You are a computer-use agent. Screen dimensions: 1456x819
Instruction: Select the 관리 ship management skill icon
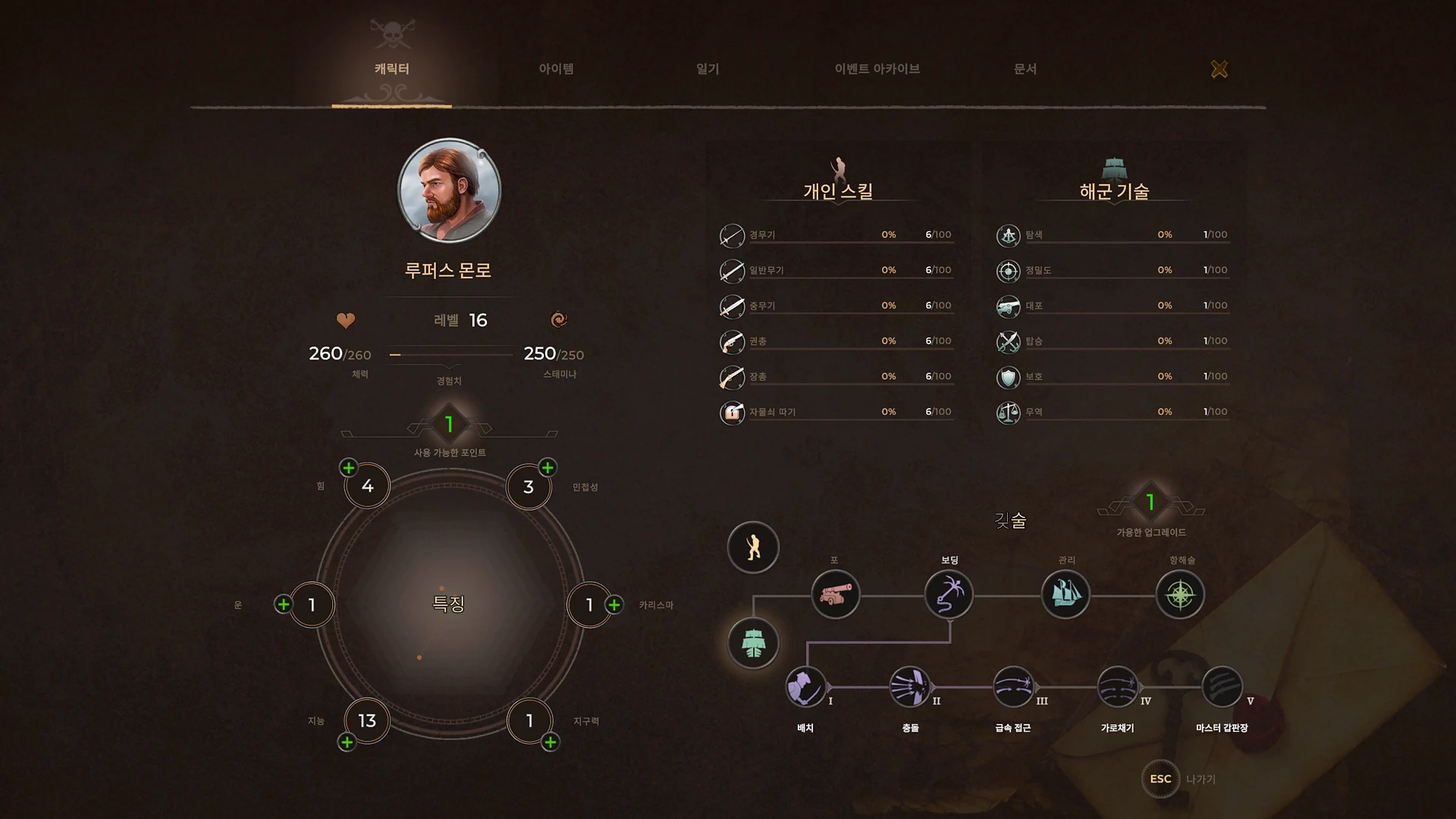(1065, 595)
